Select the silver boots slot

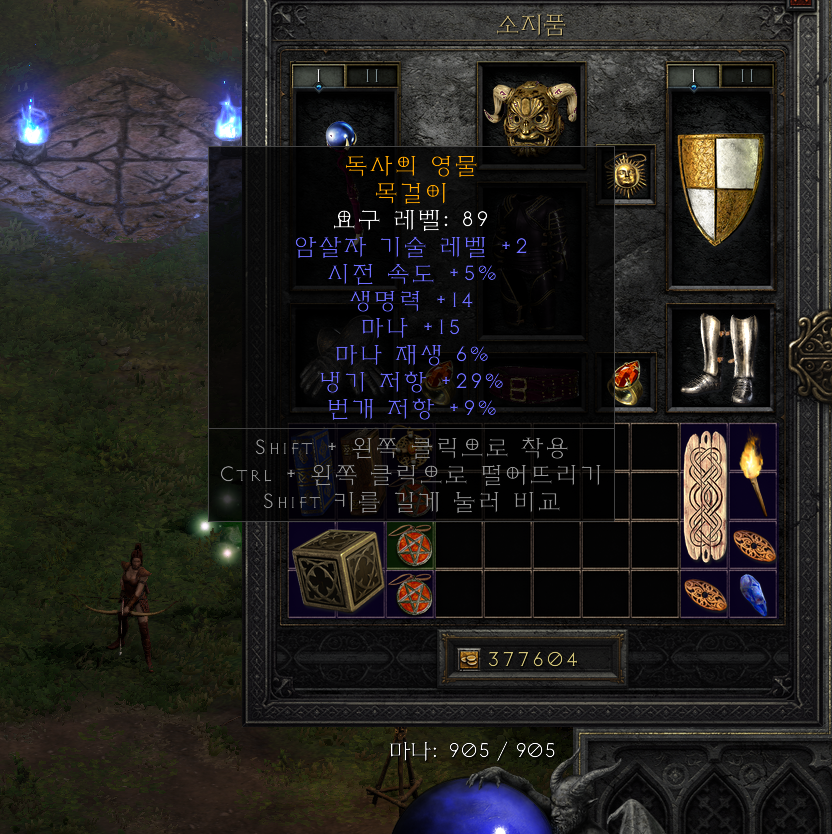(x=719, y=357)
